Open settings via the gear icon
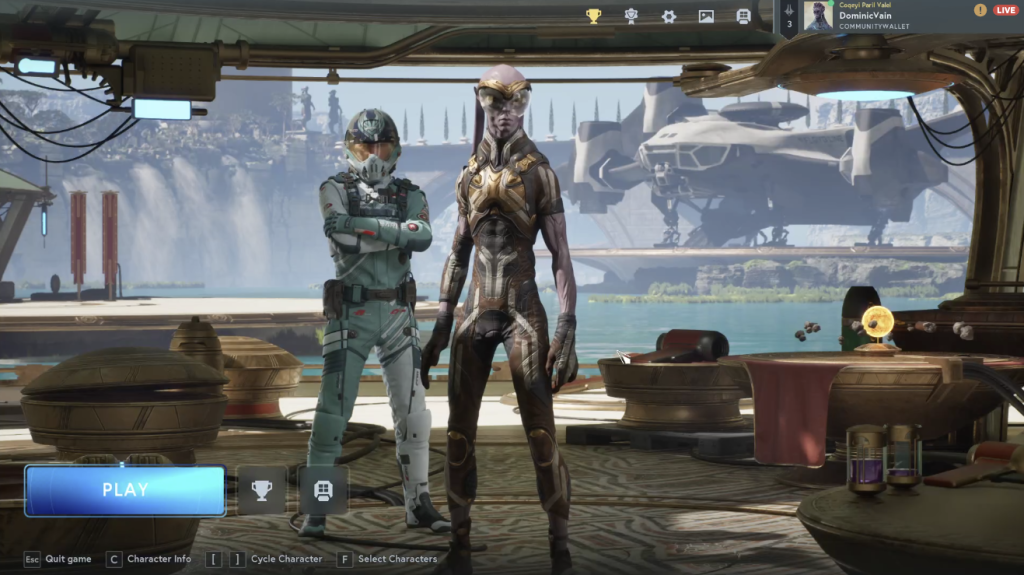Viewport: 1024px width, 575px height. pos(669,16)
